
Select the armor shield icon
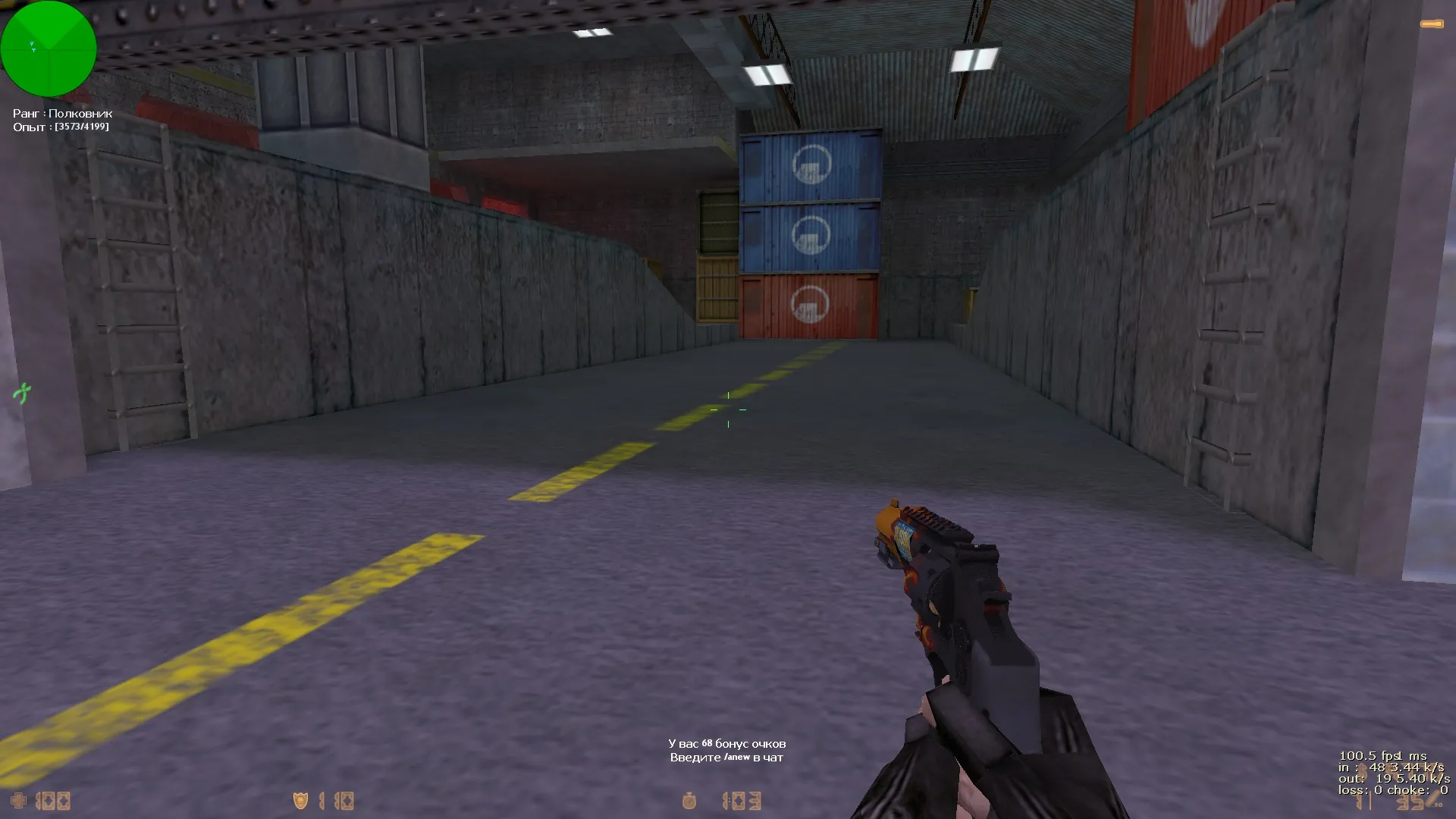point(299,799)
